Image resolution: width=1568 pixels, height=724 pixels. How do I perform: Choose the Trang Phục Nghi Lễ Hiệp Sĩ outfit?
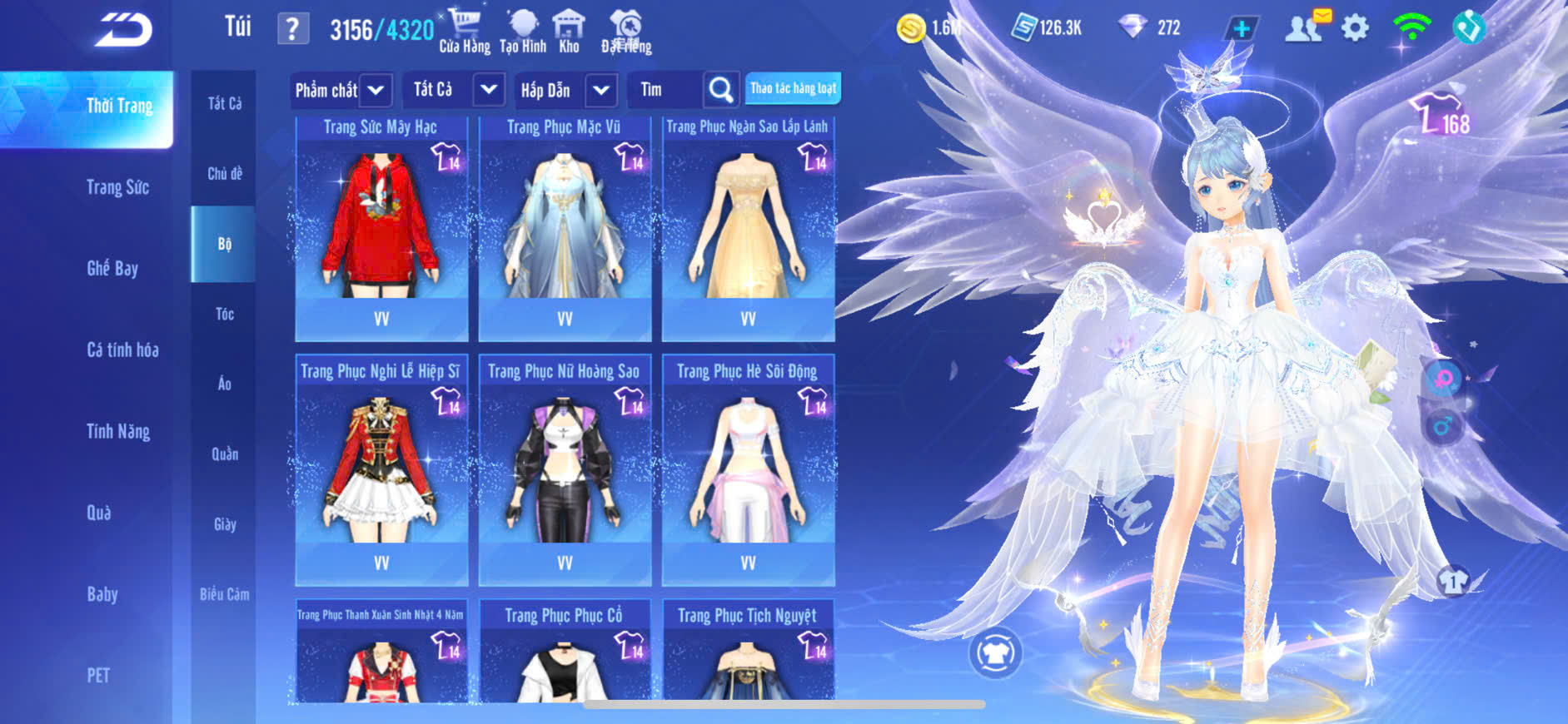(x=381, y=469)
